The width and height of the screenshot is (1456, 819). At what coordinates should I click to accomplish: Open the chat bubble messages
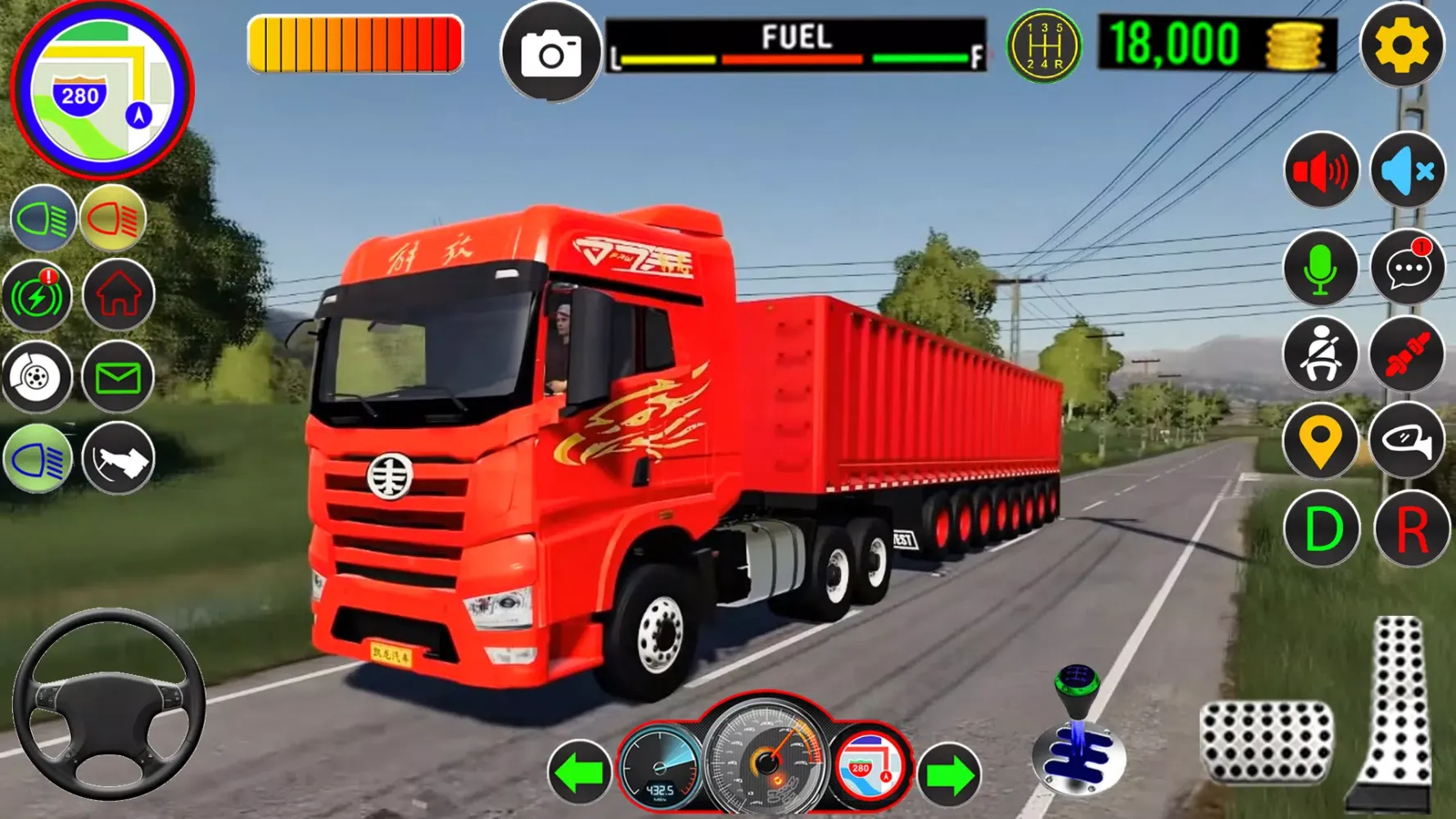pyautogui.click(x=1407, y=269)
